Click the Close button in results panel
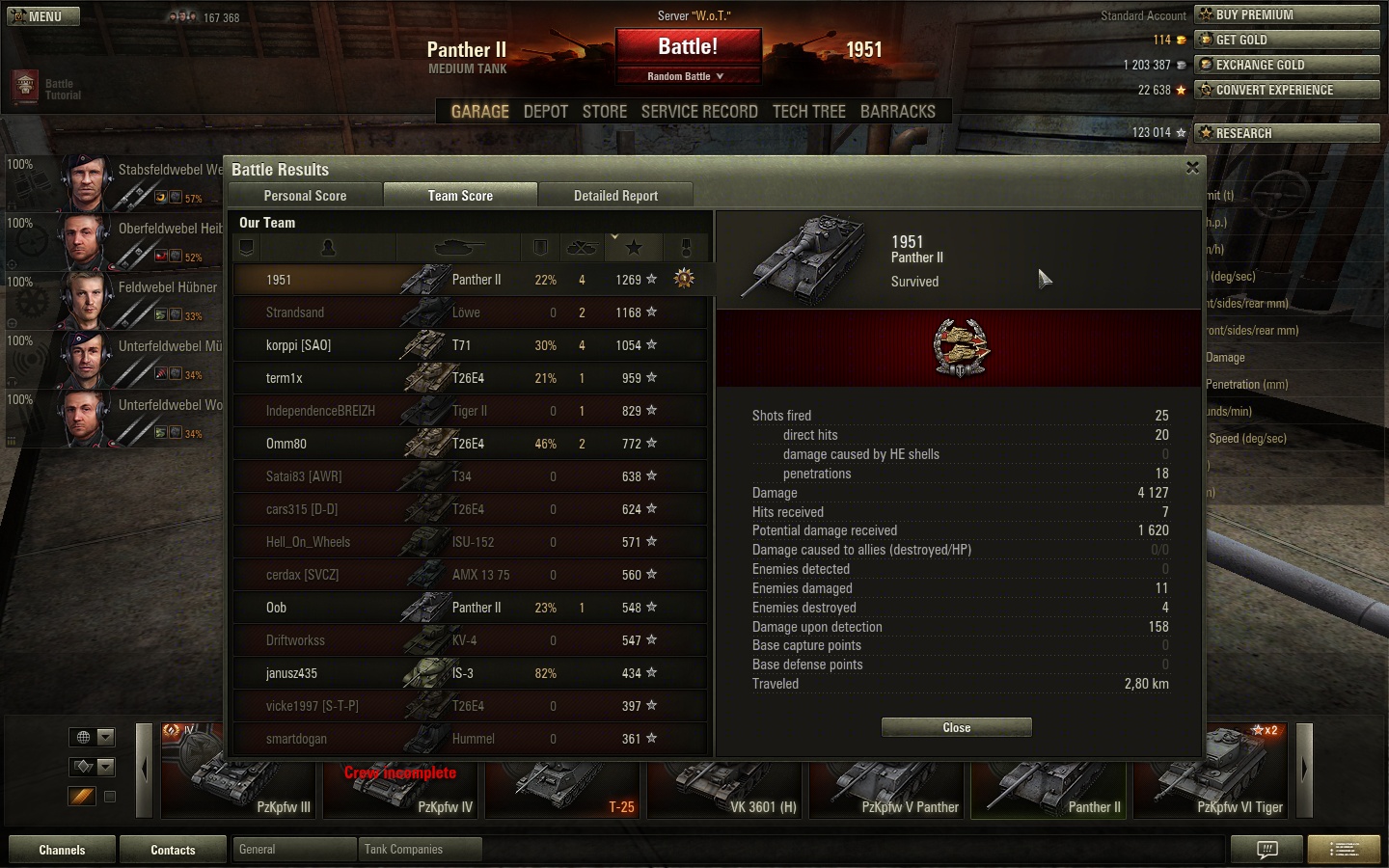Screen dimensions: 1389x868 pos(956,727)
